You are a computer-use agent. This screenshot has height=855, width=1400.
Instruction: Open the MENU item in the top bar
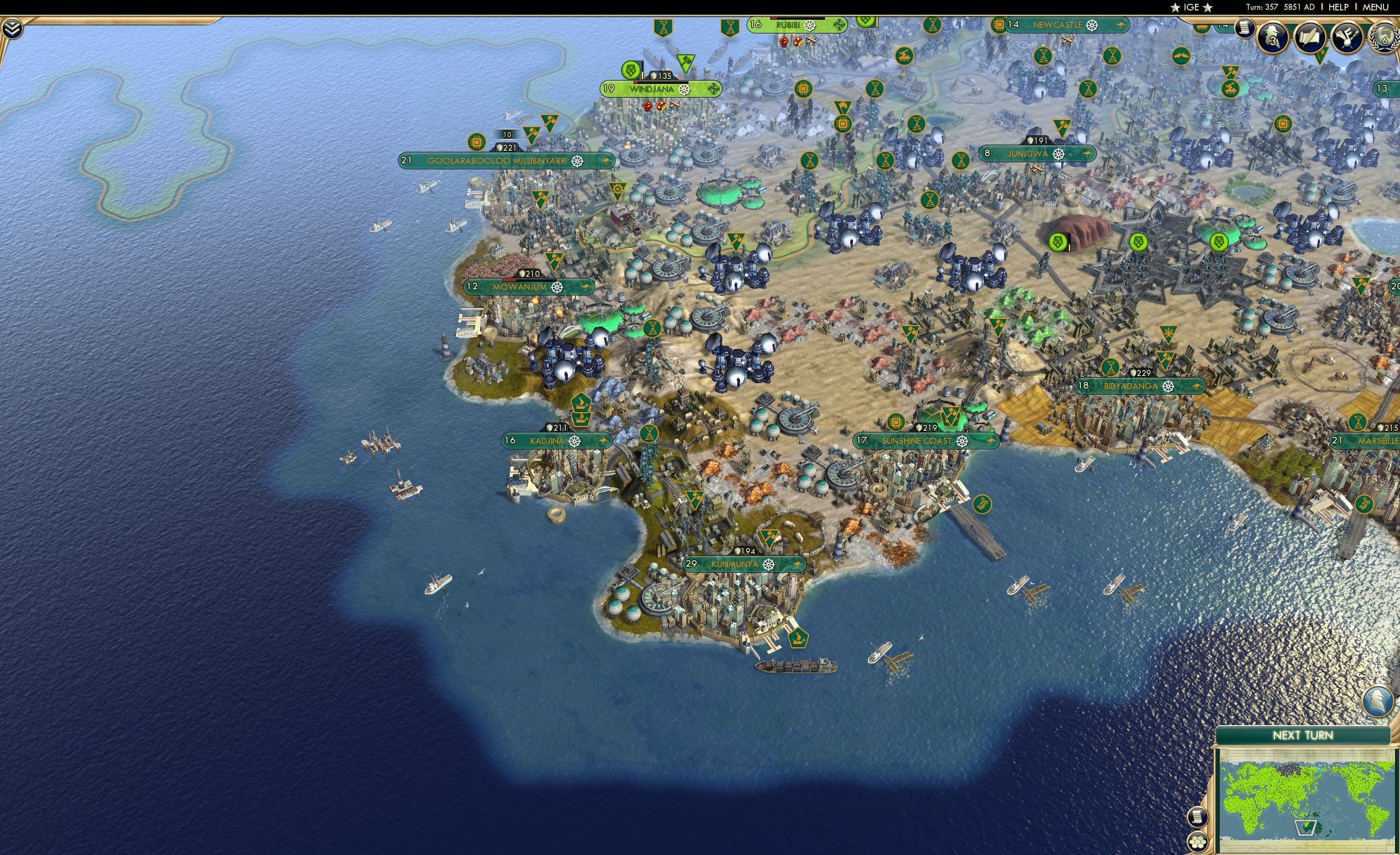1375,7
